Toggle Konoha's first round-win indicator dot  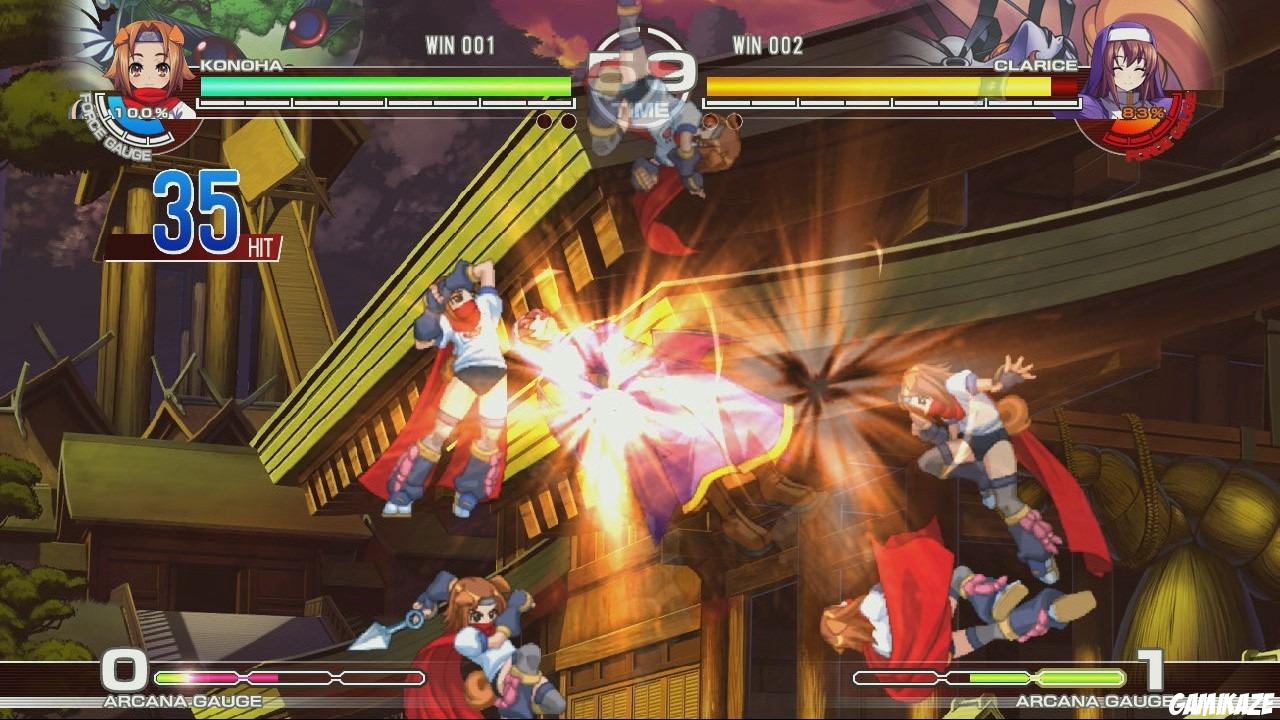pyautogui.click(x=545, y=120)
